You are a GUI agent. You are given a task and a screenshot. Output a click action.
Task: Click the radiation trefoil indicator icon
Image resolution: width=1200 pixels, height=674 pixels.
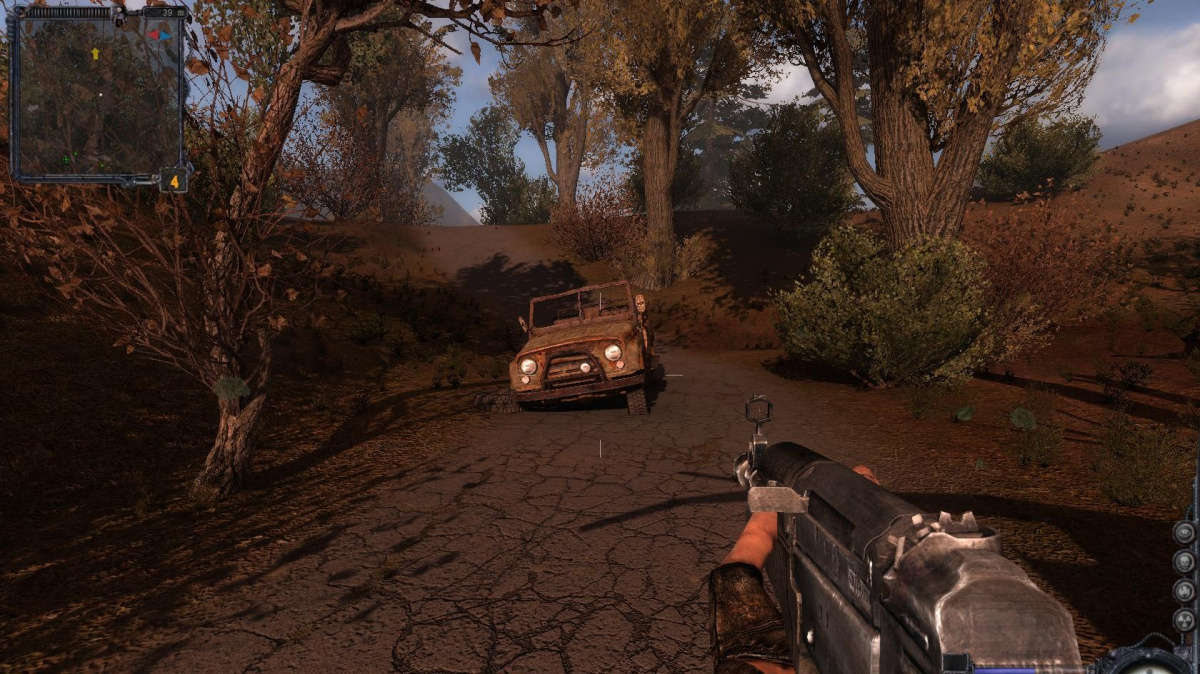[x=1184, y=621]
